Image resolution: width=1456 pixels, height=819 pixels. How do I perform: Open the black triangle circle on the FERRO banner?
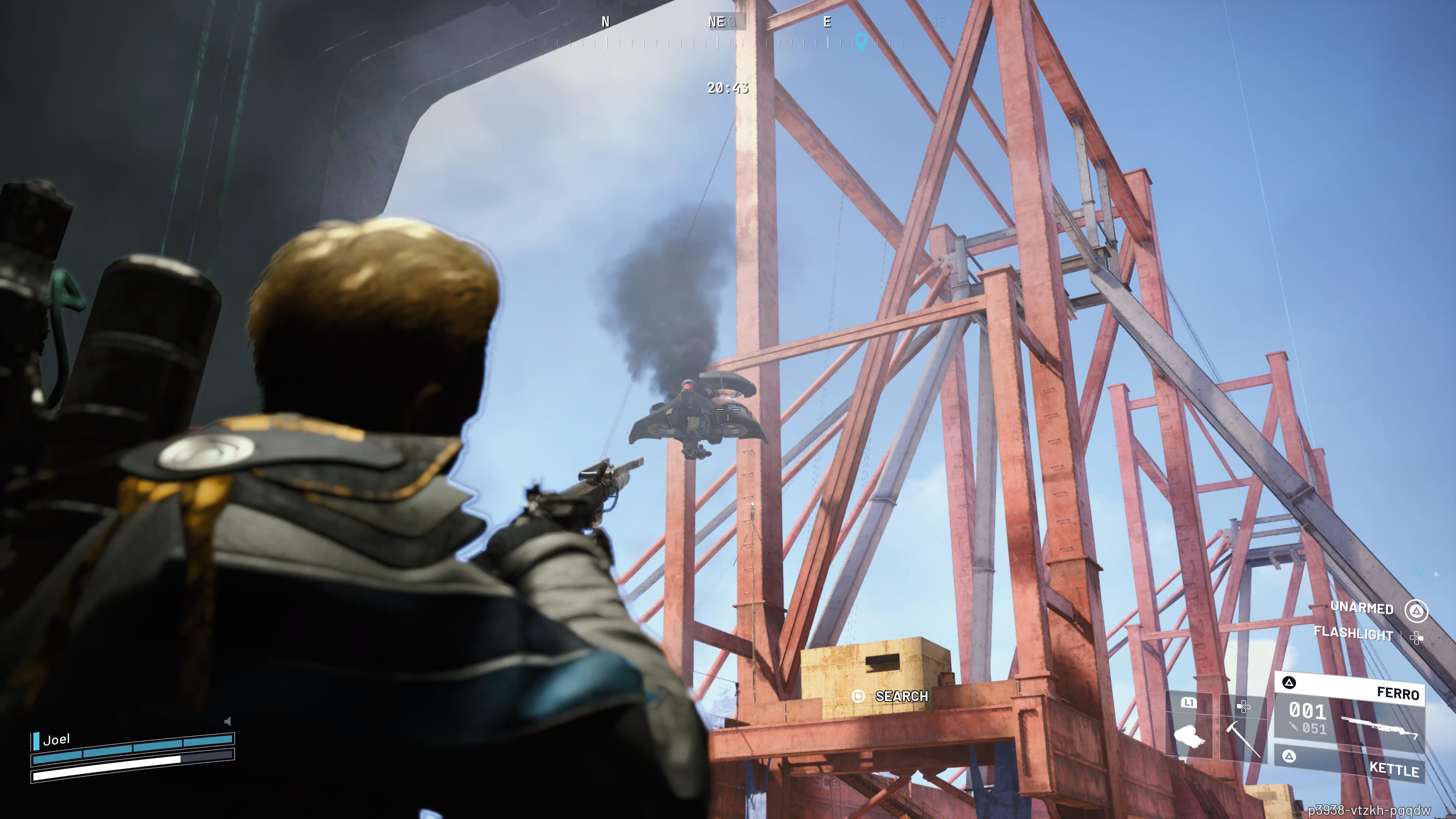coord(1289,683)
